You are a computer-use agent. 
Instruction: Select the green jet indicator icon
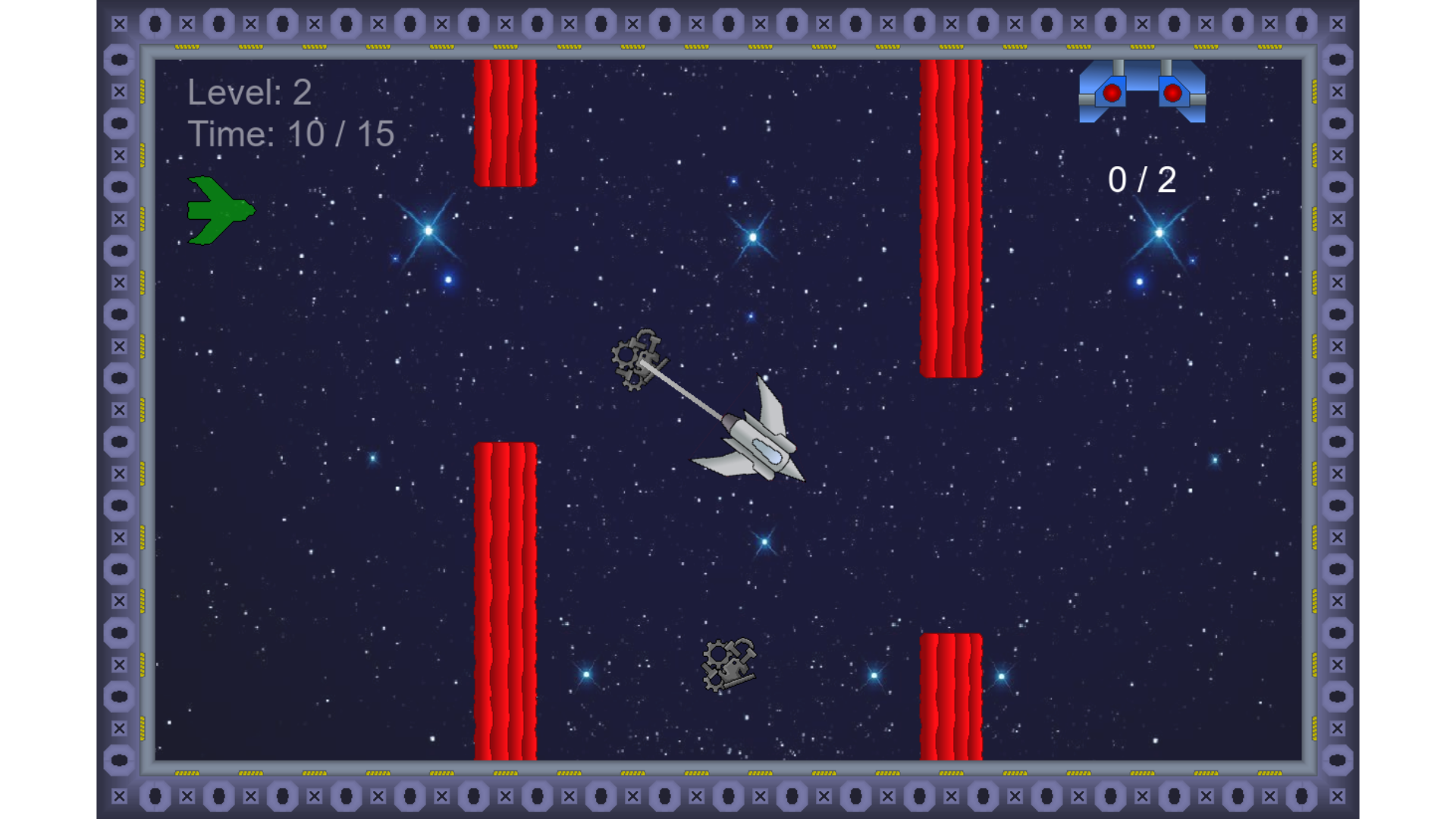coord(220,210)
